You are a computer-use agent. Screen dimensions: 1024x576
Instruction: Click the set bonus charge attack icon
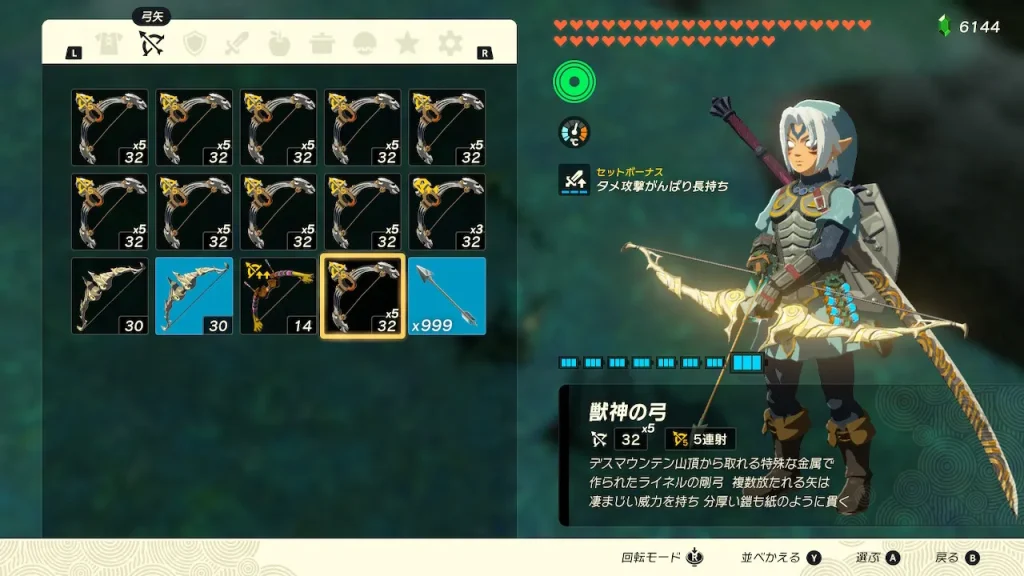574,180
